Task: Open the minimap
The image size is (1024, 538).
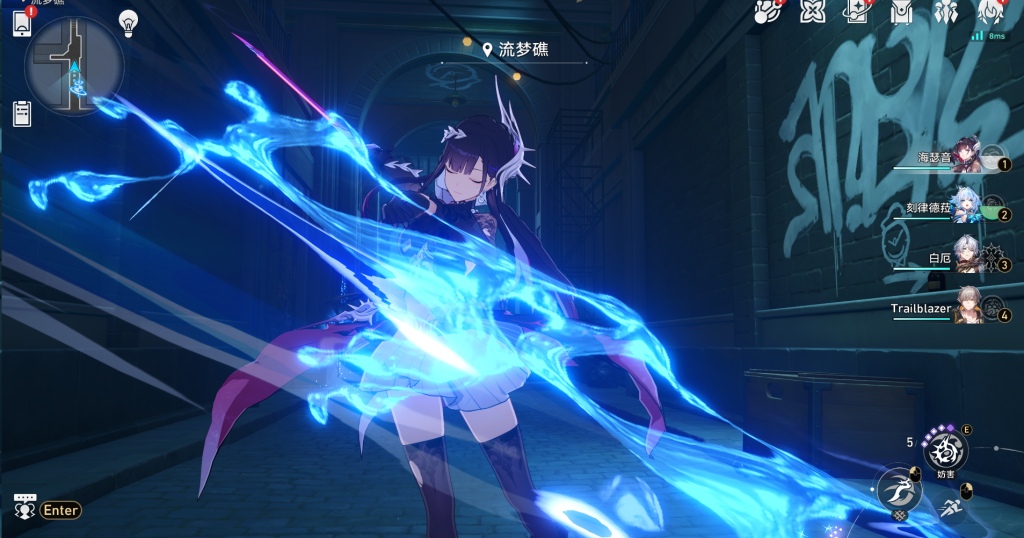Action: click(75, 67)
